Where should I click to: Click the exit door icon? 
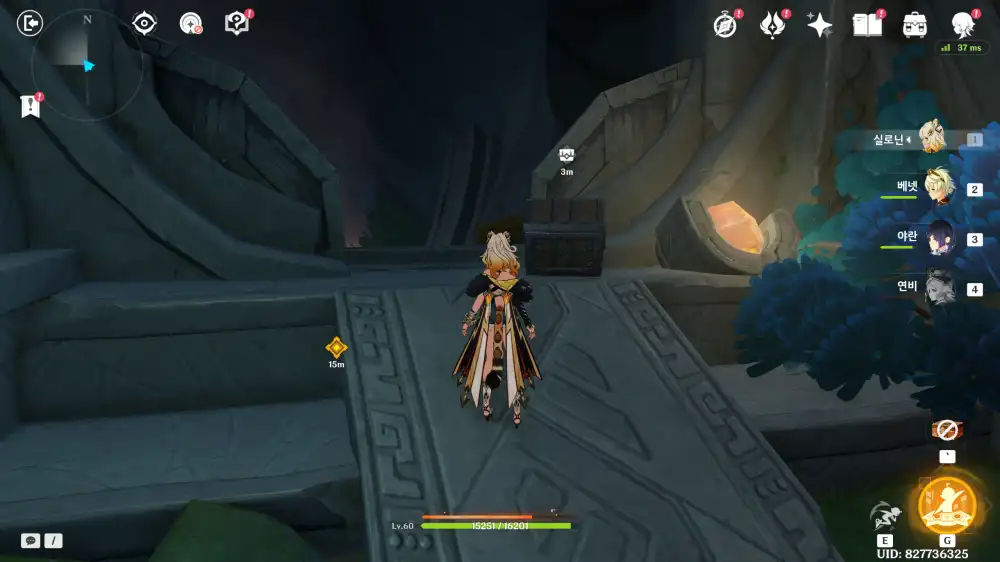[31, 23]
